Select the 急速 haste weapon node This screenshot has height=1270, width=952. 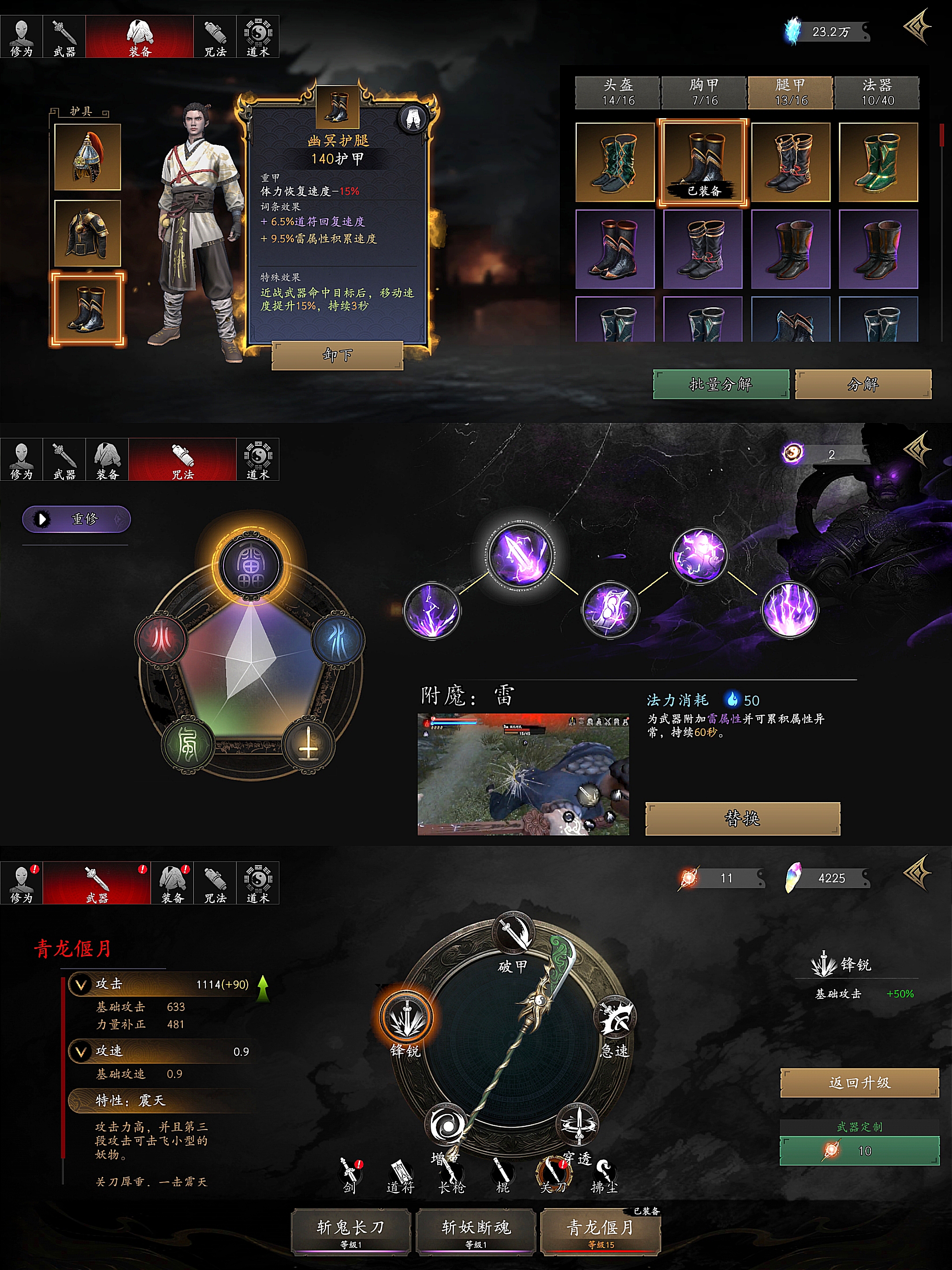coord(615,1017)
